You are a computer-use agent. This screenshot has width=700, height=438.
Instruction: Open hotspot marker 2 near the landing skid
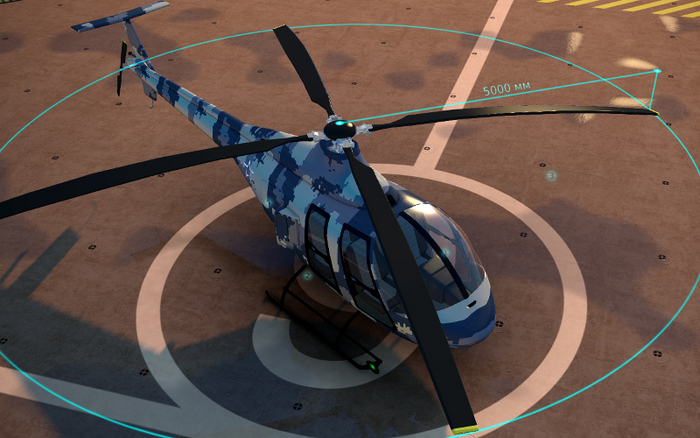coord(308,275)
